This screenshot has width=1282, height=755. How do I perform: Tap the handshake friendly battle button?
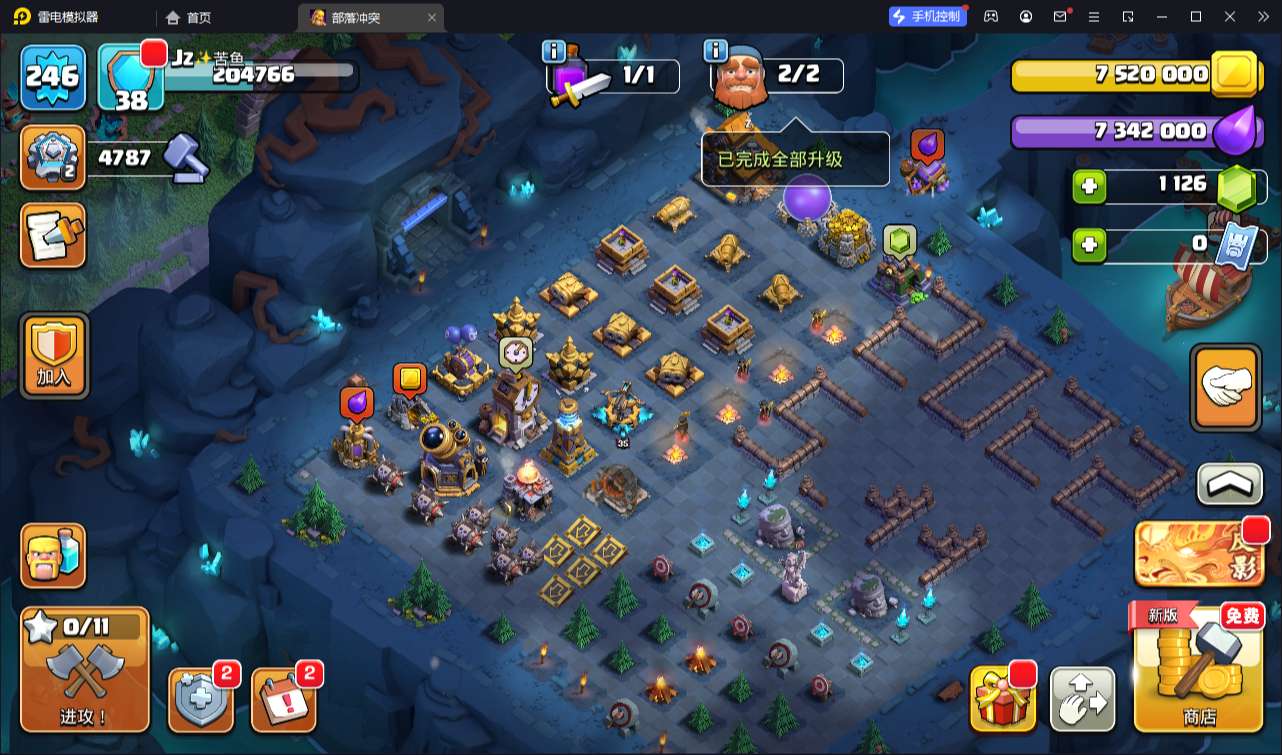pyautogui.click(x=1225, y=388)
